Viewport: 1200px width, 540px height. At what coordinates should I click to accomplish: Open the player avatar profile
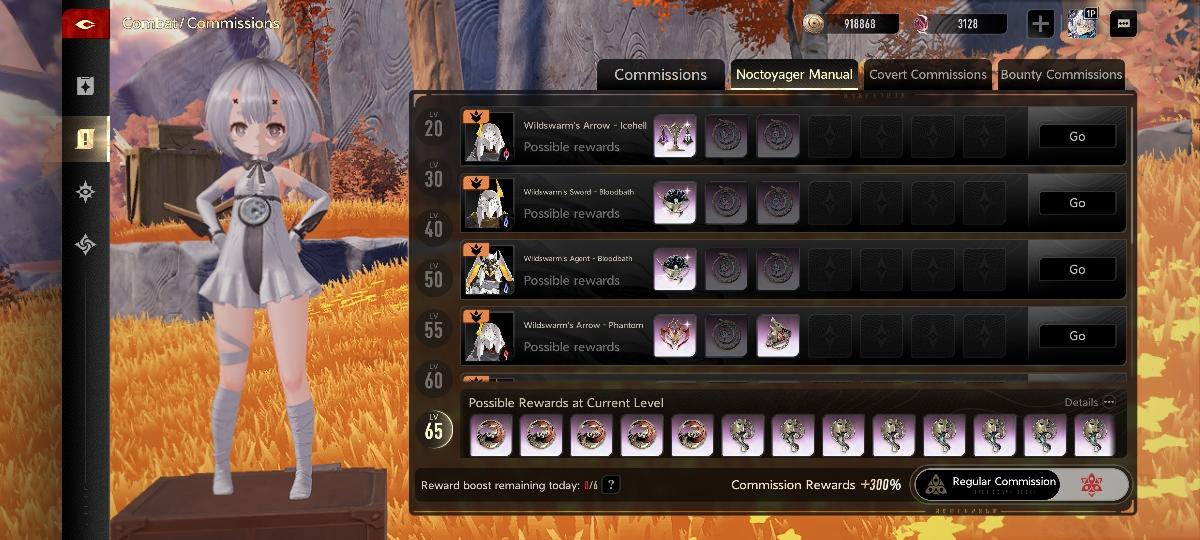click(x=1082, y=24)
